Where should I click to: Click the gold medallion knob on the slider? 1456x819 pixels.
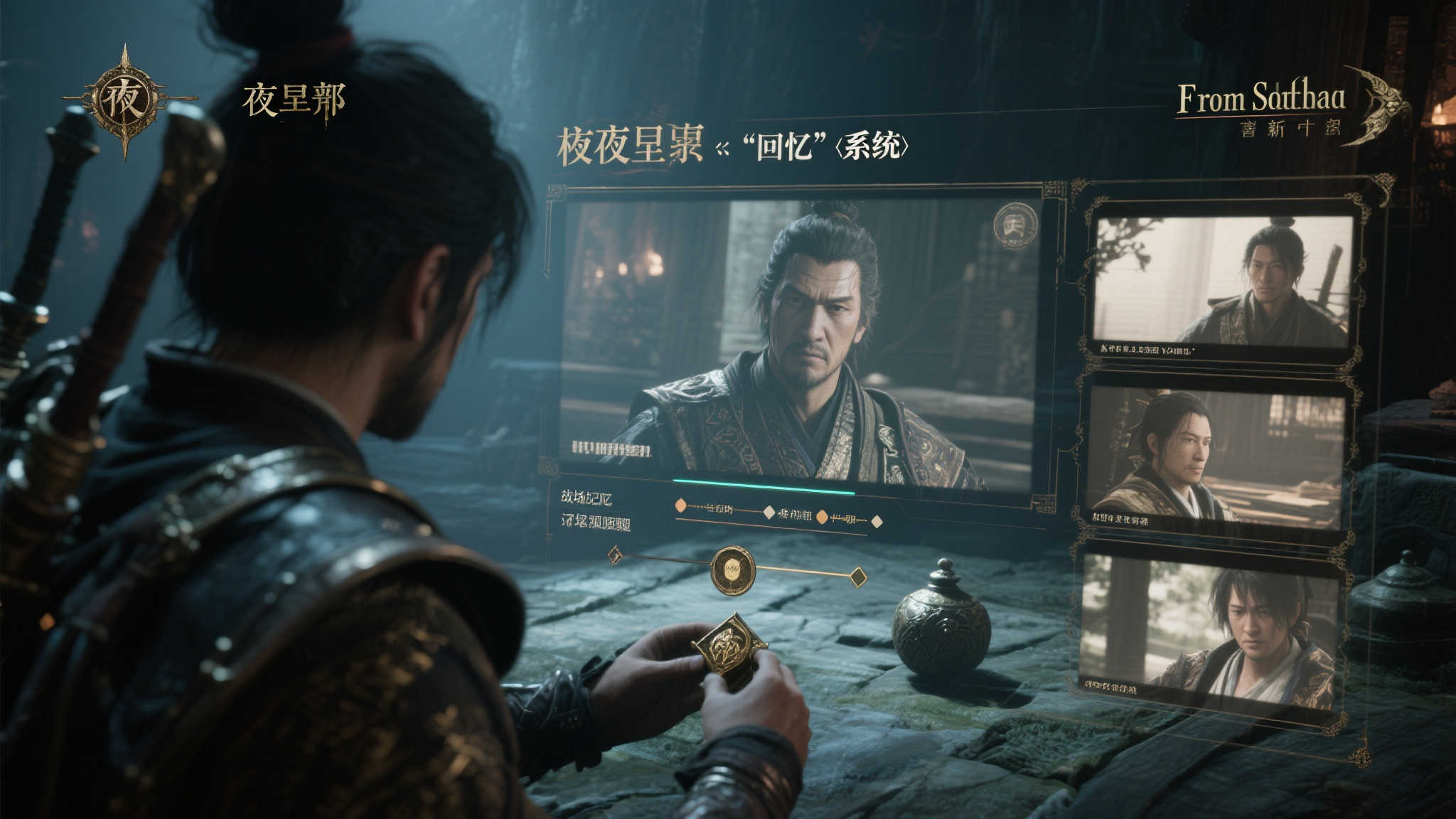pos(733,569)
